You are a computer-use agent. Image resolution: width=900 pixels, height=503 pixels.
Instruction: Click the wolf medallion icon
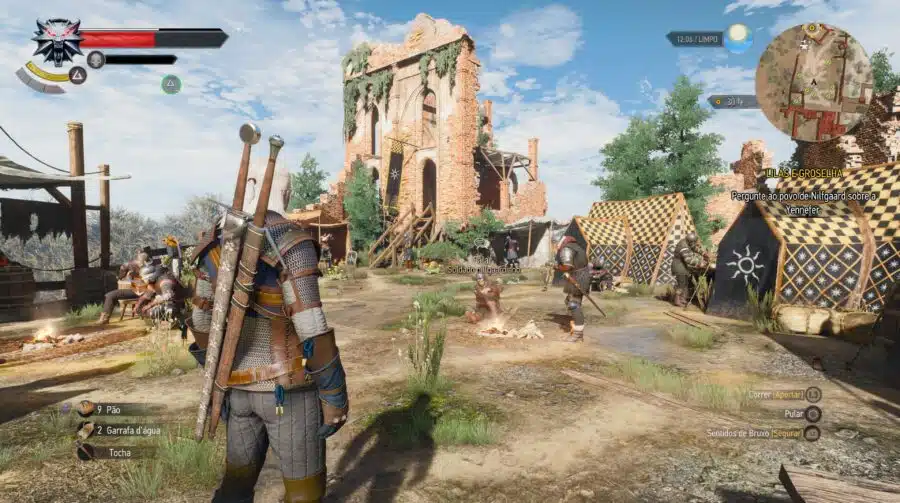tap(55, 40)
